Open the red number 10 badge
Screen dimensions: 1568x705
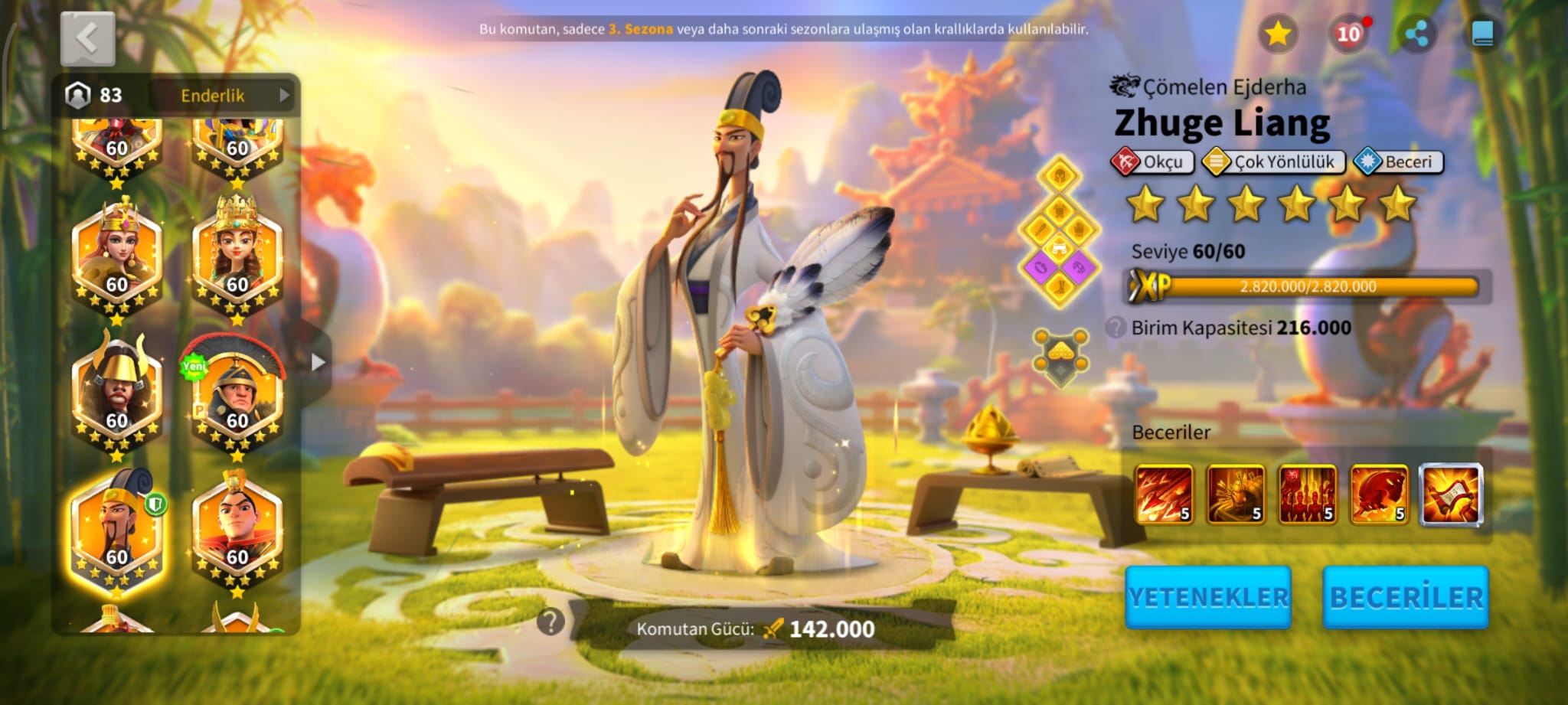pos(1348,34)
